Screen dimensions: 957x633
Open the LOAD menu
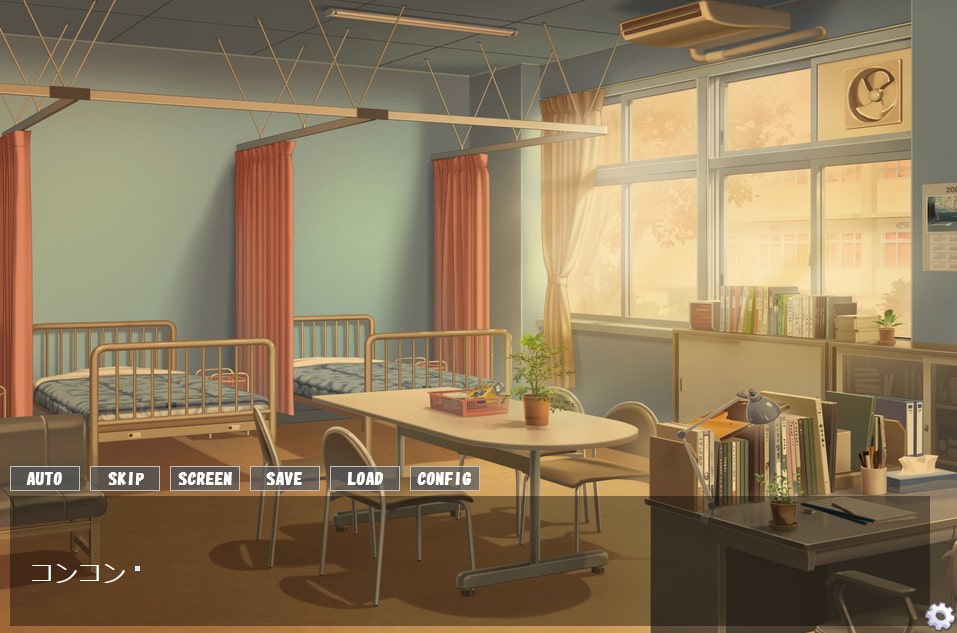[x=365, y=479]
